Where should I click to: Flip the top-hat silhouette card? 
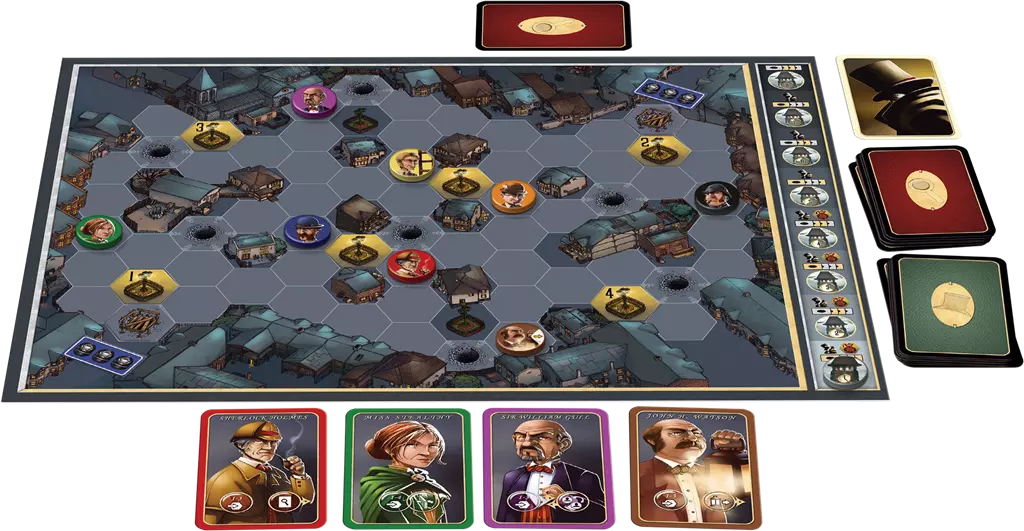[x=897, y=95]
